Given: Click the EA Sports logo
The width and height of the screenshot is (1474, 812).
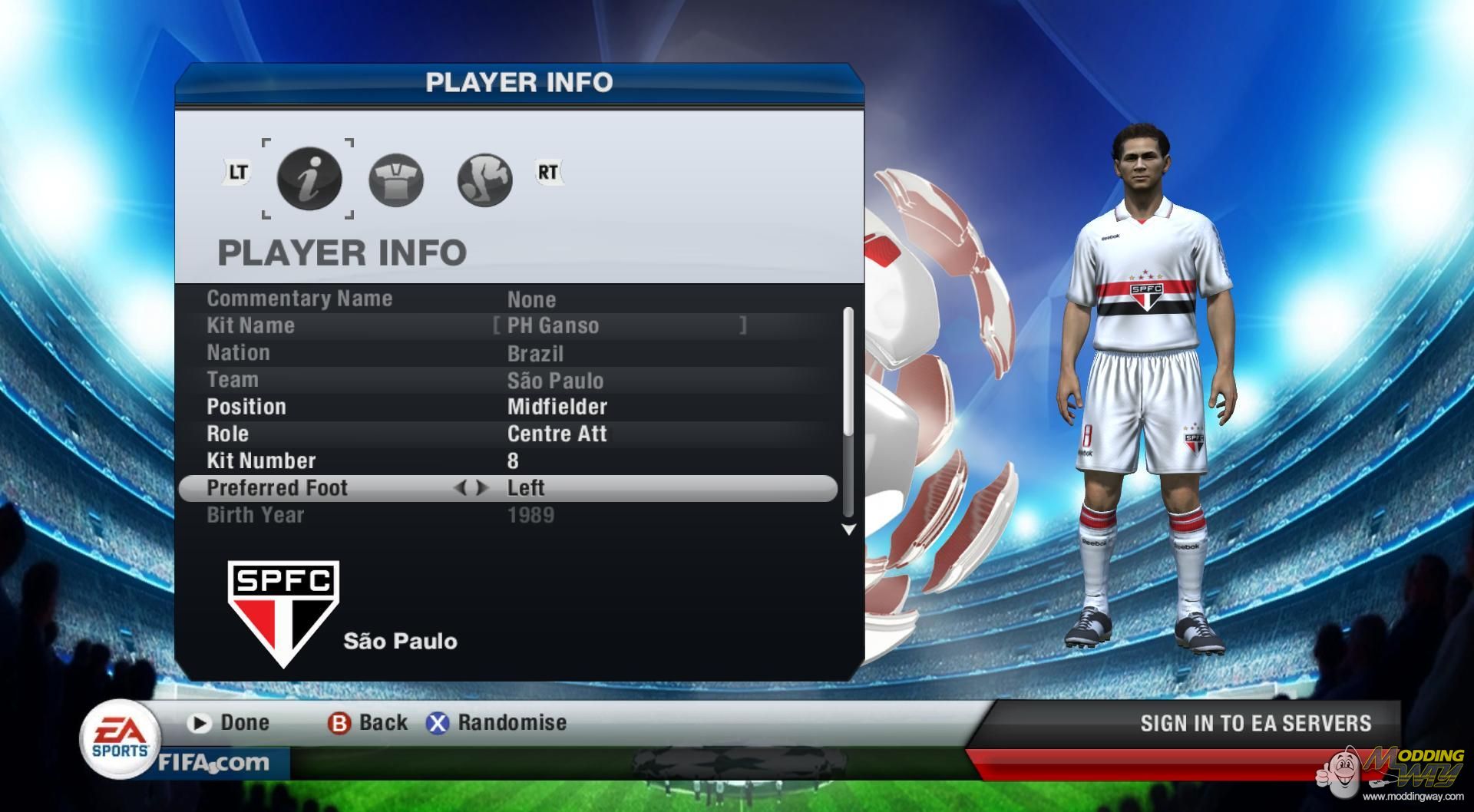Looking at the screenshot, I should (x=120, y=738).
